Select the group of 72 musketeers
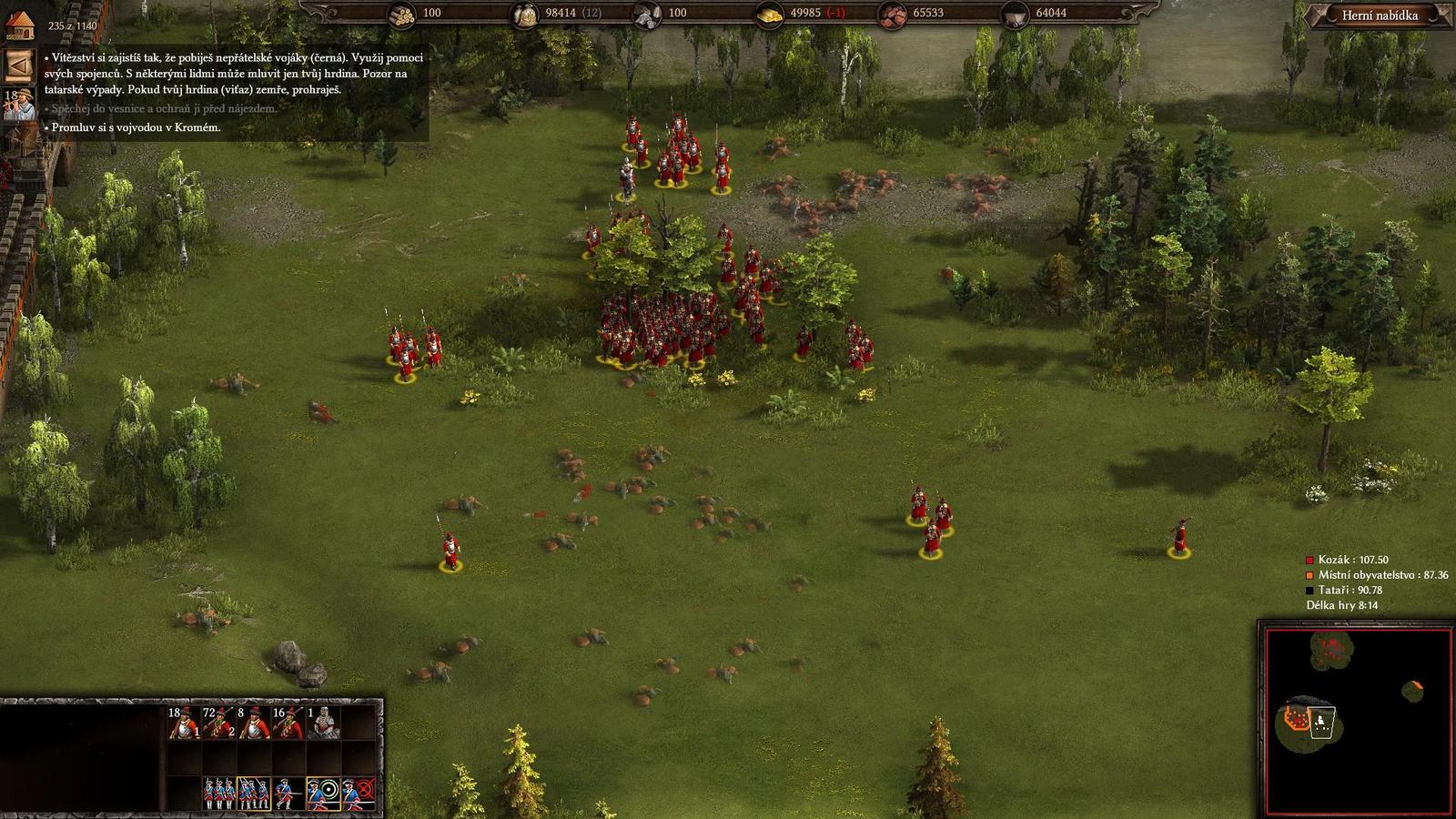Viewport: 1456px width, 819px height. (x=218, y=722)
